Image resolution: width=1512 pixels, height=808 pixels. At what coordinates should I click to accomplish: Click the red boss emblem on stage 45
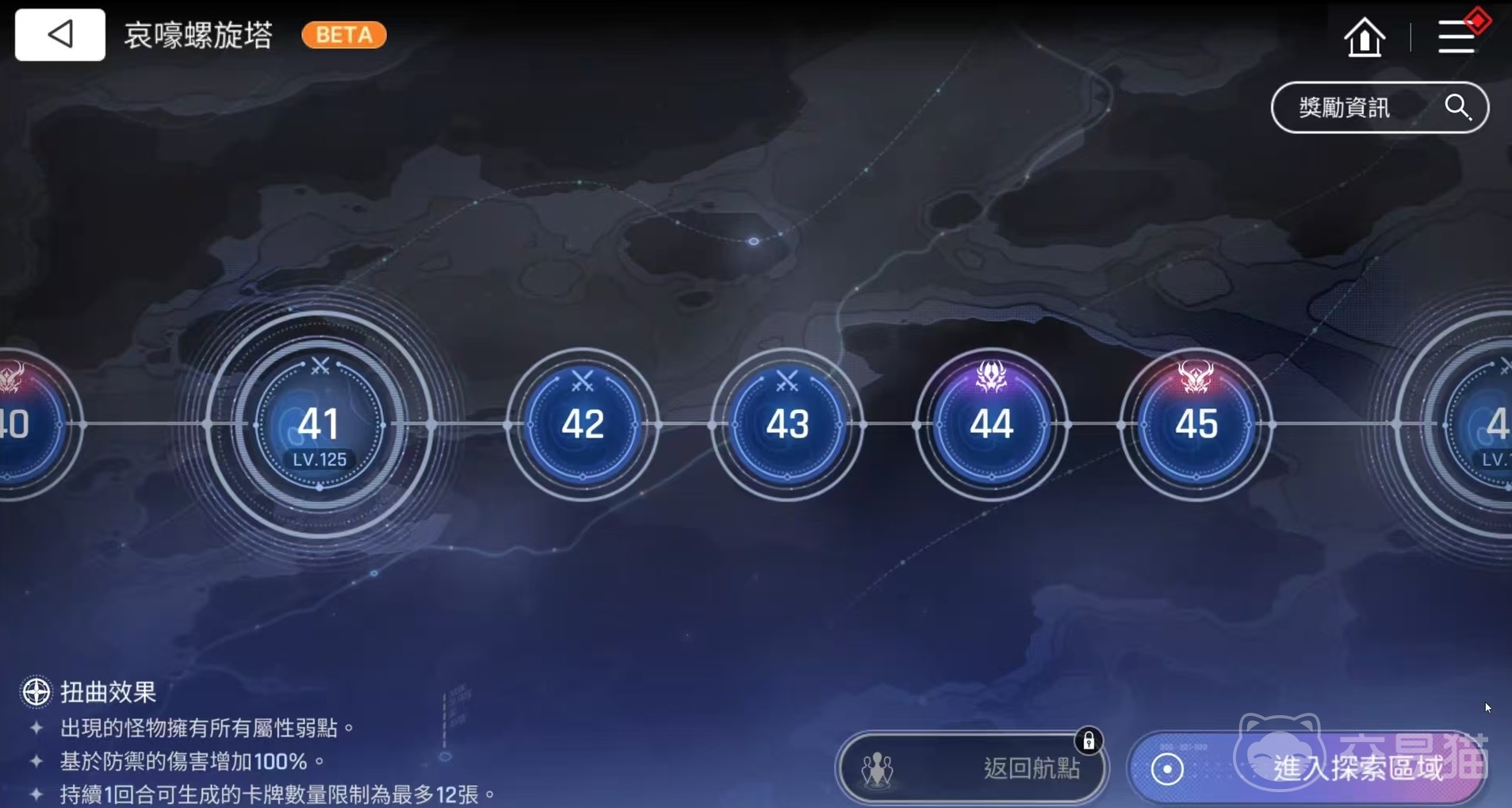point(1196,375)
